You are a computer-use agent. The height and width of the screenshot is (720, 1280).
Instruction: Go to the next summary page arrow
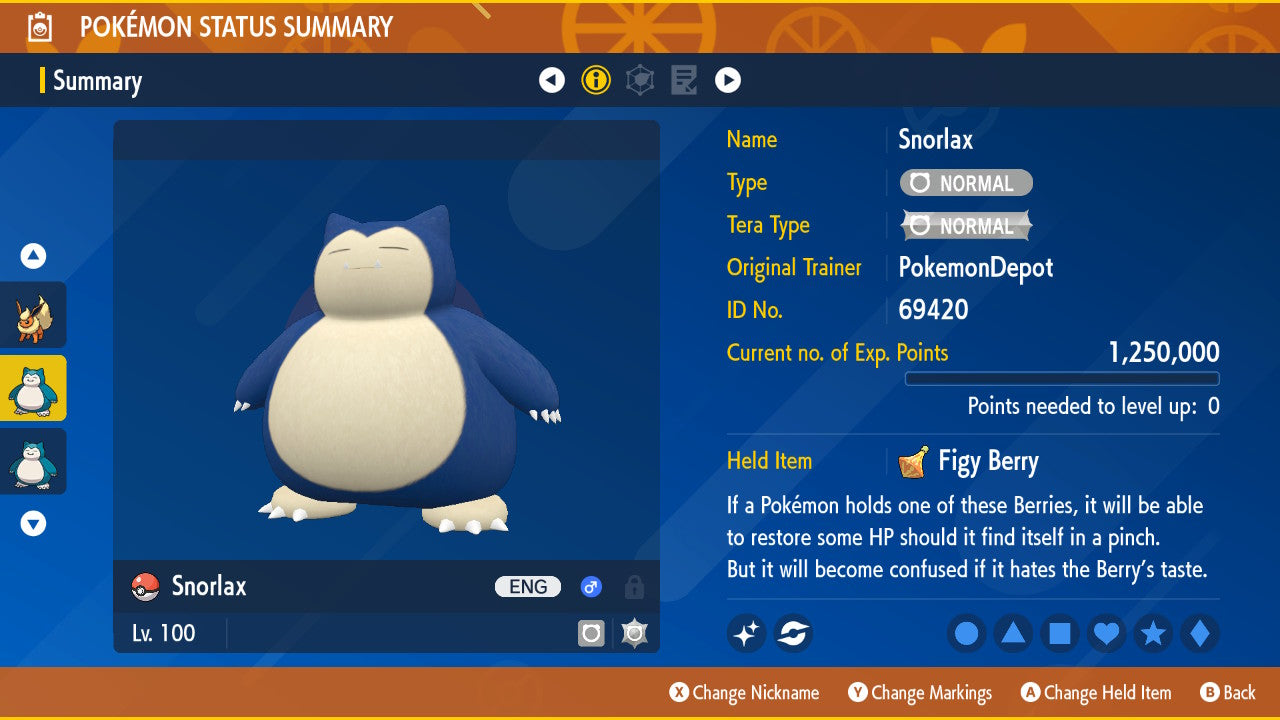pyautogui.click(x=728, y=80)
